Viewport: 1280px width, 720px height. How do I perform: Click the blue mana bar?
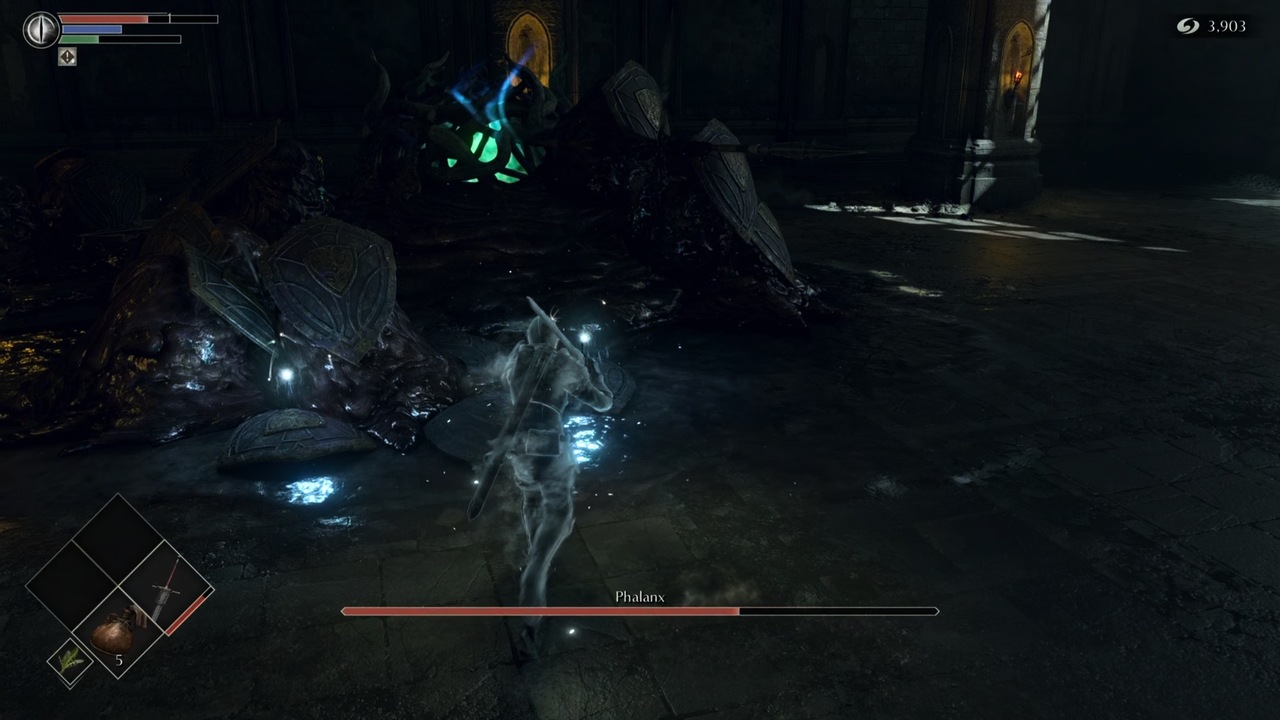pyautogui.click(x=92, y=29)
